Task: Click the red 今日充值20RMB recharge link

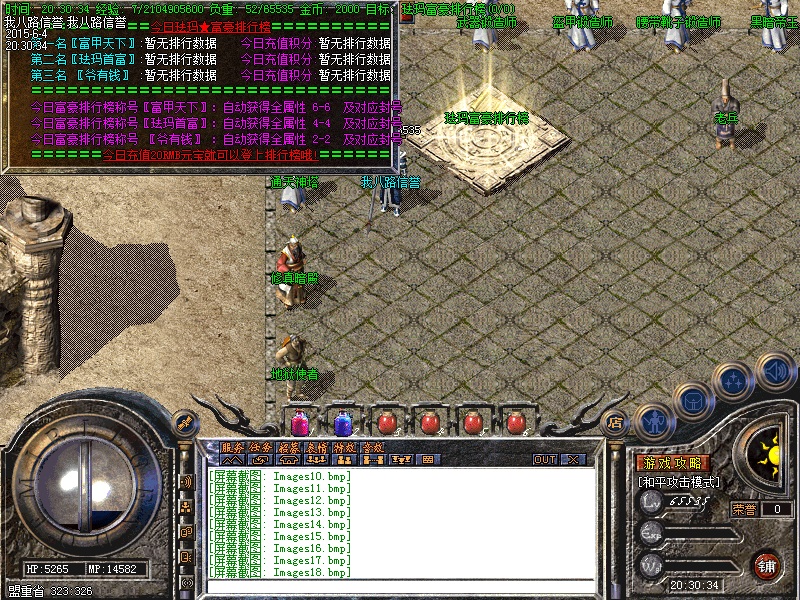Action: pyautogui.click(x=210, y=156)
